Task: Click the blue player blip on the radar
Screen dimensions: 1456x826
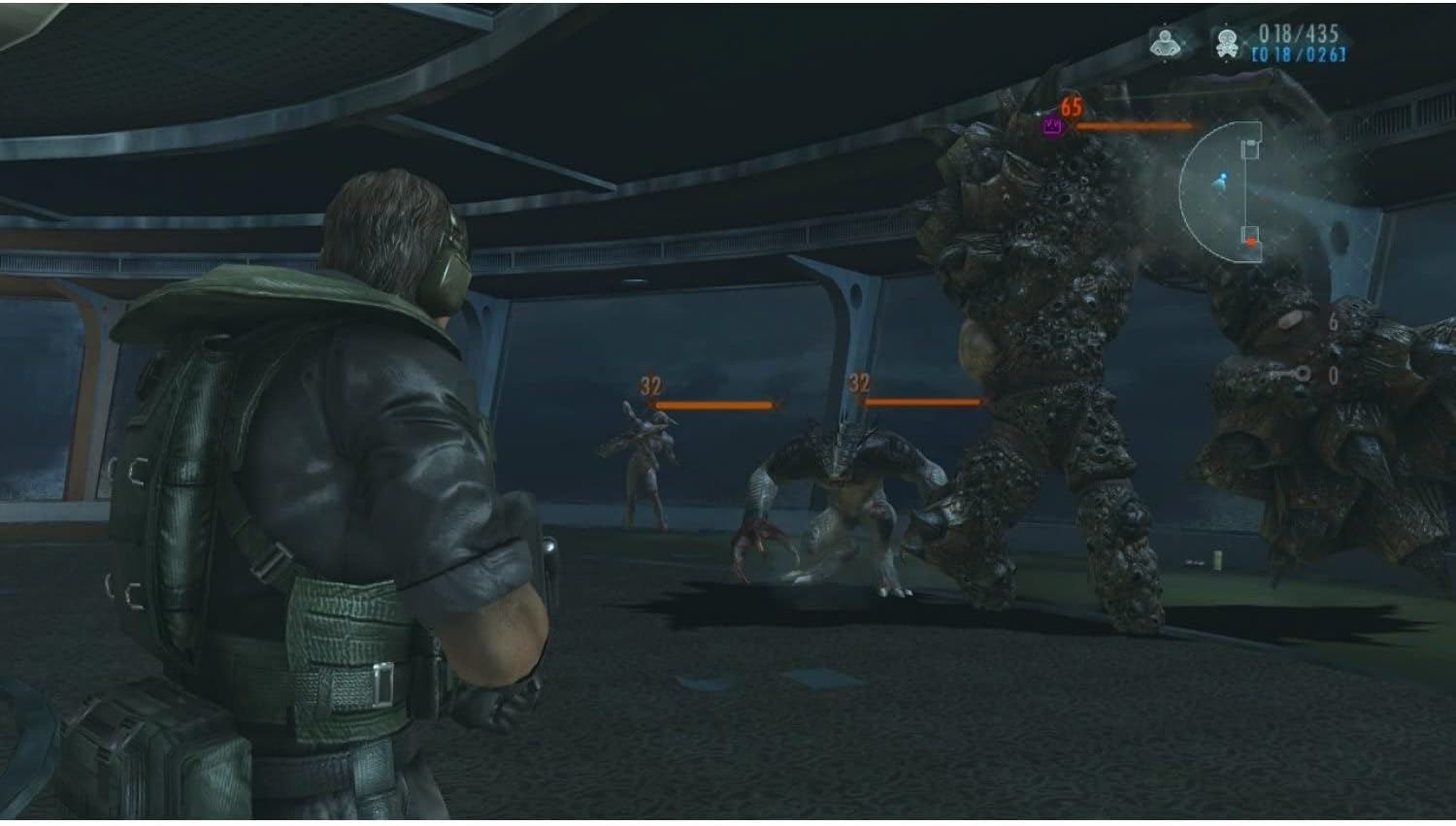Action: coord(1222,179)
